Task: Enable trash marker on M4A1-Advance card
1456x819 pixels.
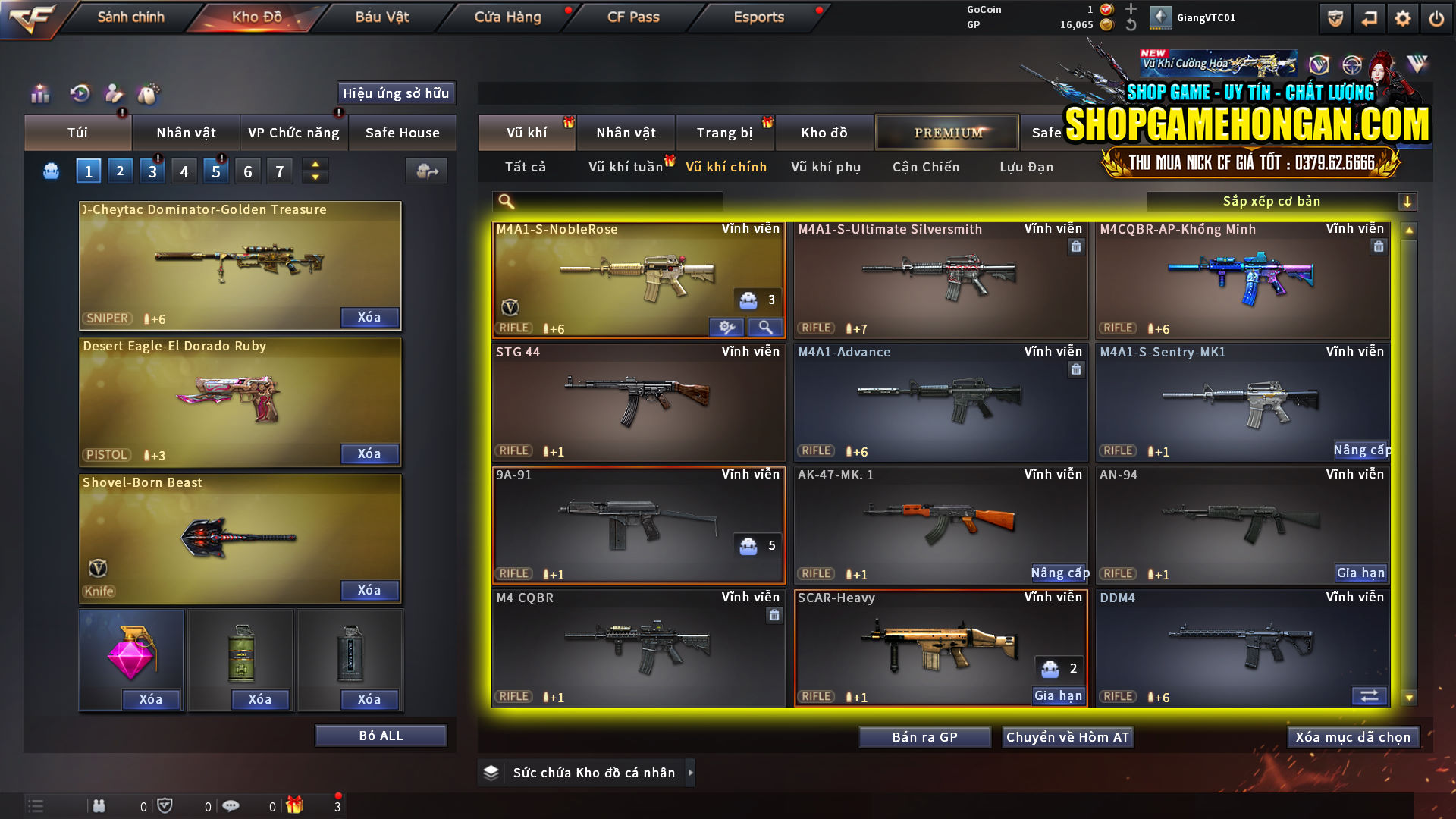Action: click(1076, 369)
